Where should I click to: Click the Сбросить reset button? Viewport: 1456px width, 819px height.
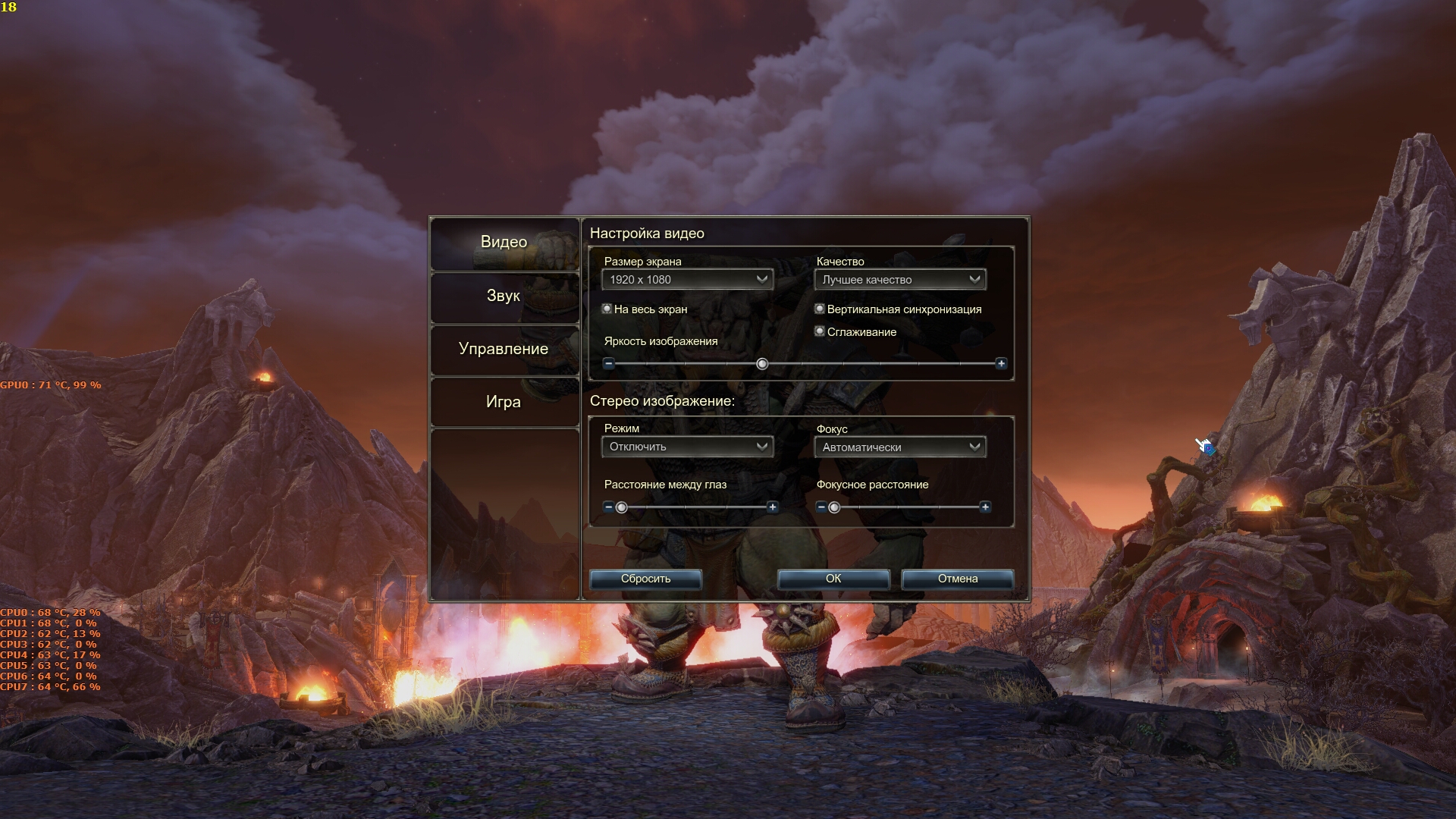[645, 579]
